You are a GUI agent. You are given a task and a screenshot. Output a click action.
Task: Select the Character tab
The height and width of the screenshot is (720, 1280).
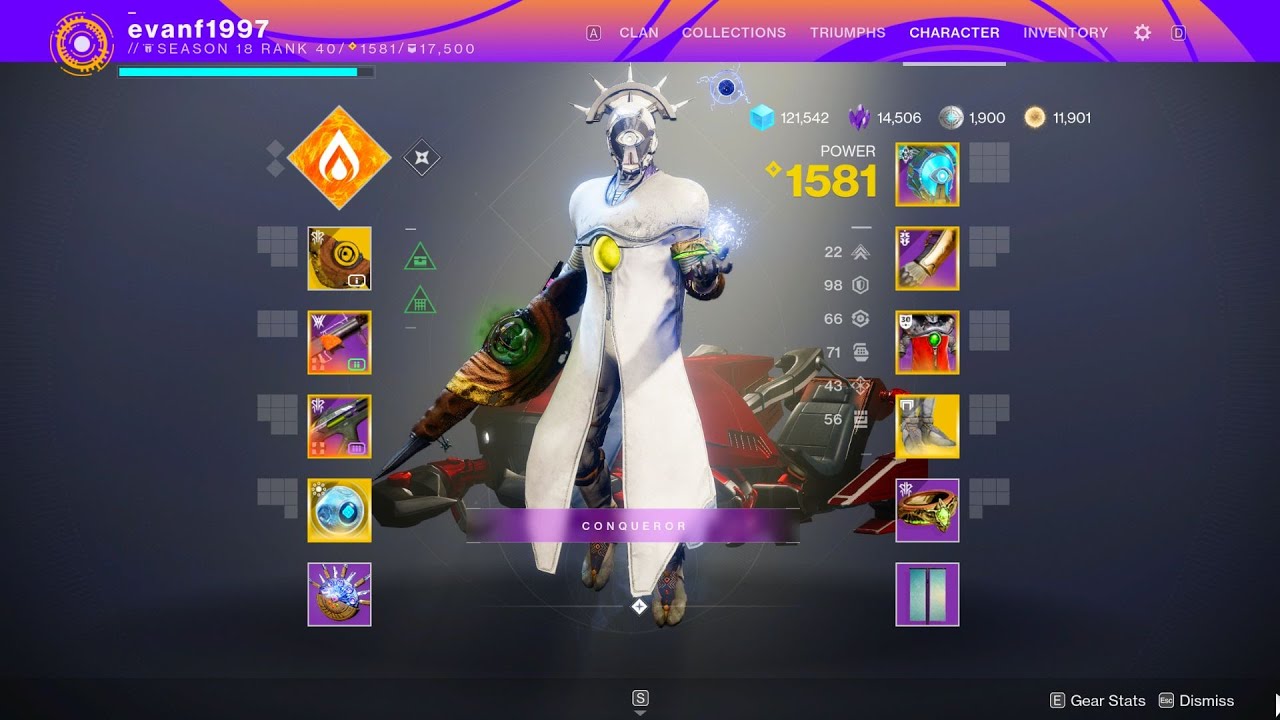[954, 33]
